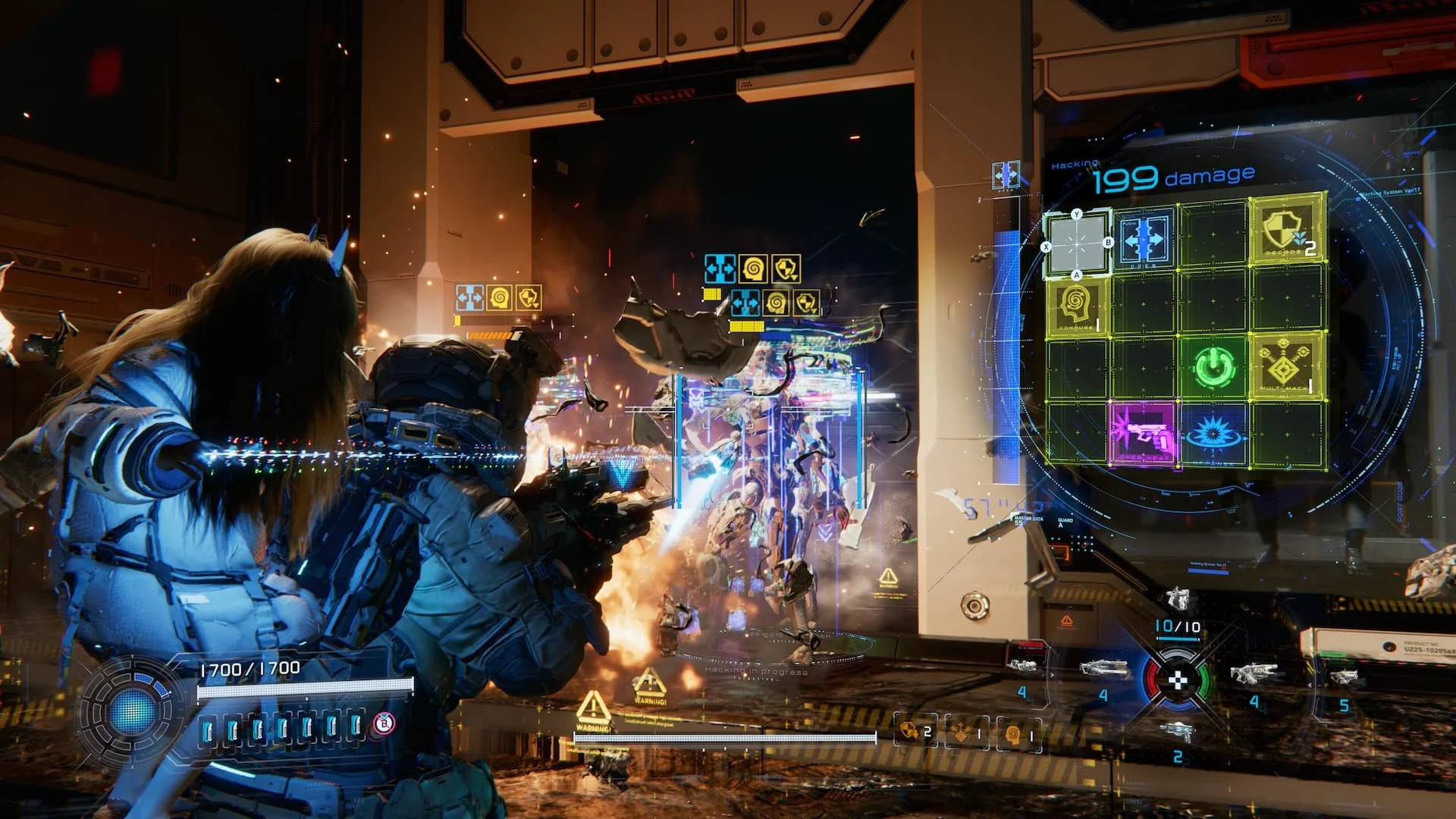The height and width of the screenshot is (819, 1456).
Task: Select the blue starburst node in the grid
Action: [1213, 435]
